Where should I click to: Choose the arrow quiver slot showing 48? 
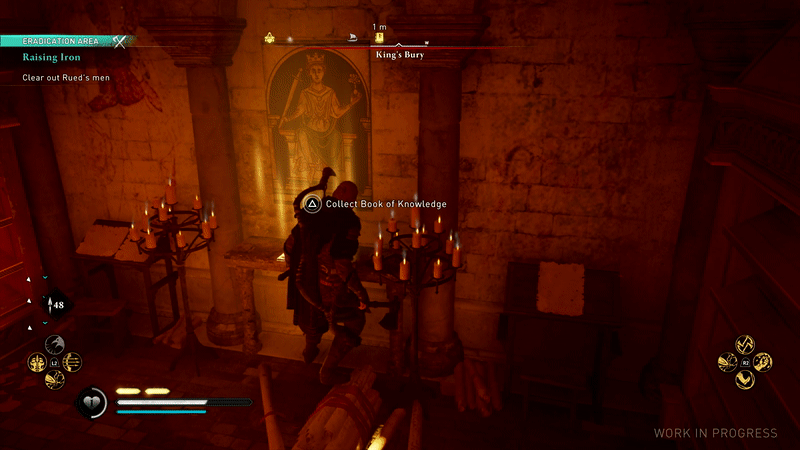[x=56, y=304]
